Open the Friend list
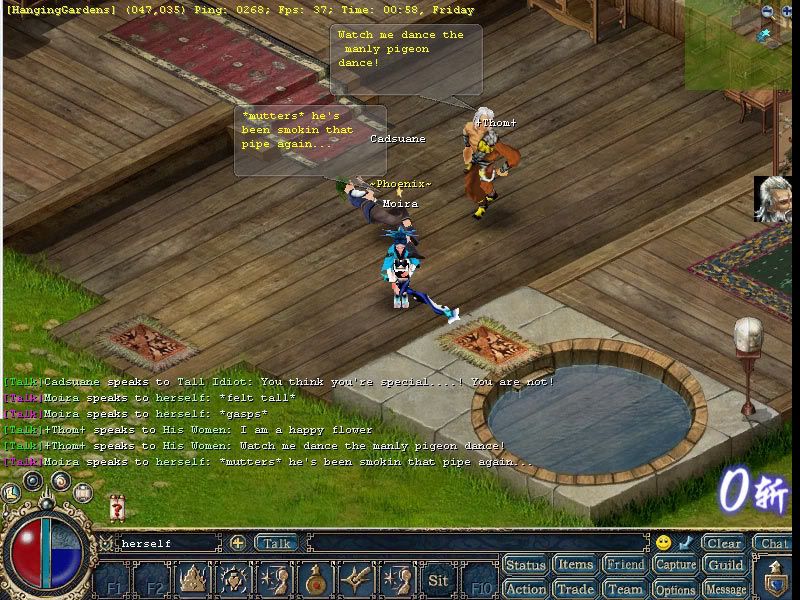Screen dimensions: 800x600 pos(625,566)
